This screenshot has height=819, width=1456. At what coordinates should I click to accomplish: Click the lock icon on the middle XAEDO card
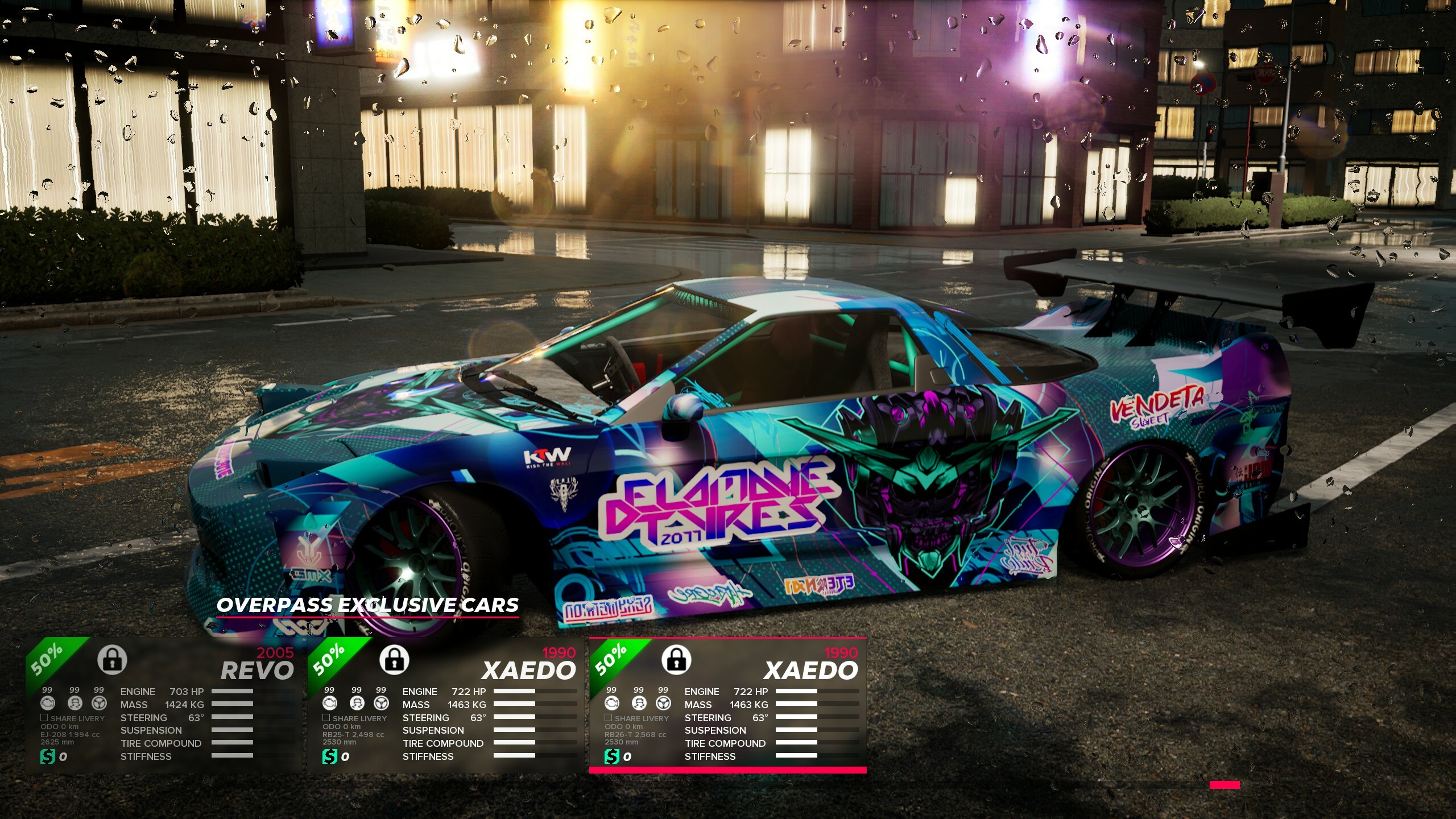[395, 660]
